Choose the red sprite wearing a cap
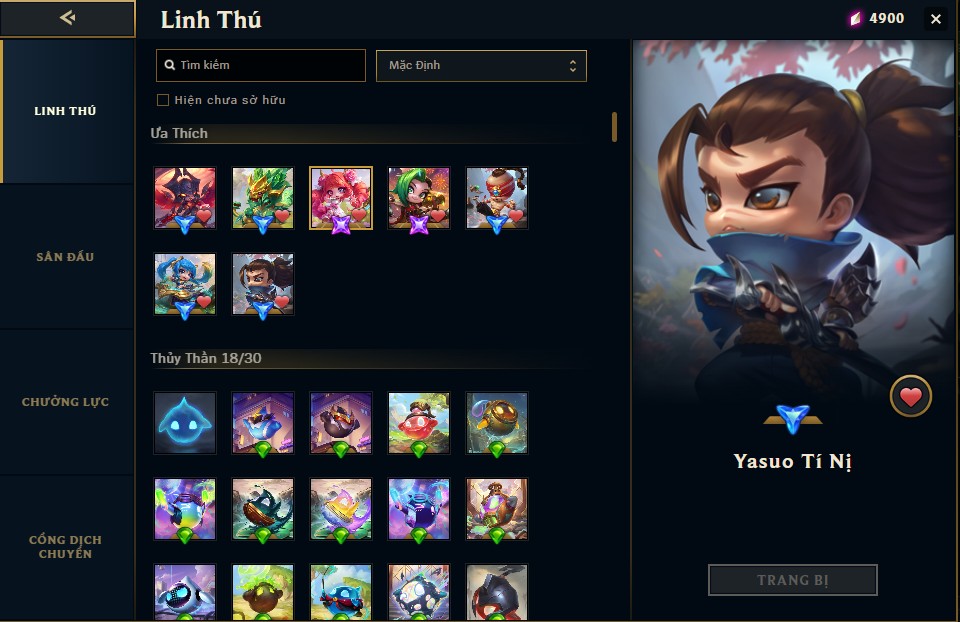The height and width of the screenshot is (622, 960). click(419, 422)
